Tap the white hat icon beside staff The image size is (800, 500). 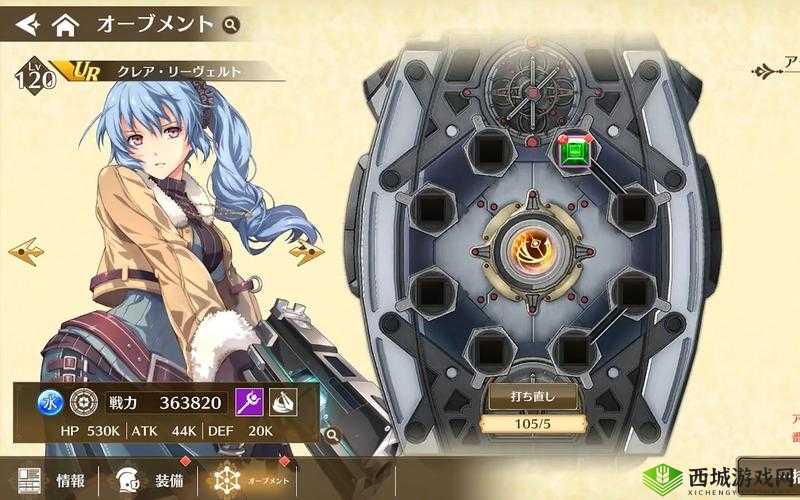[284, 402]
